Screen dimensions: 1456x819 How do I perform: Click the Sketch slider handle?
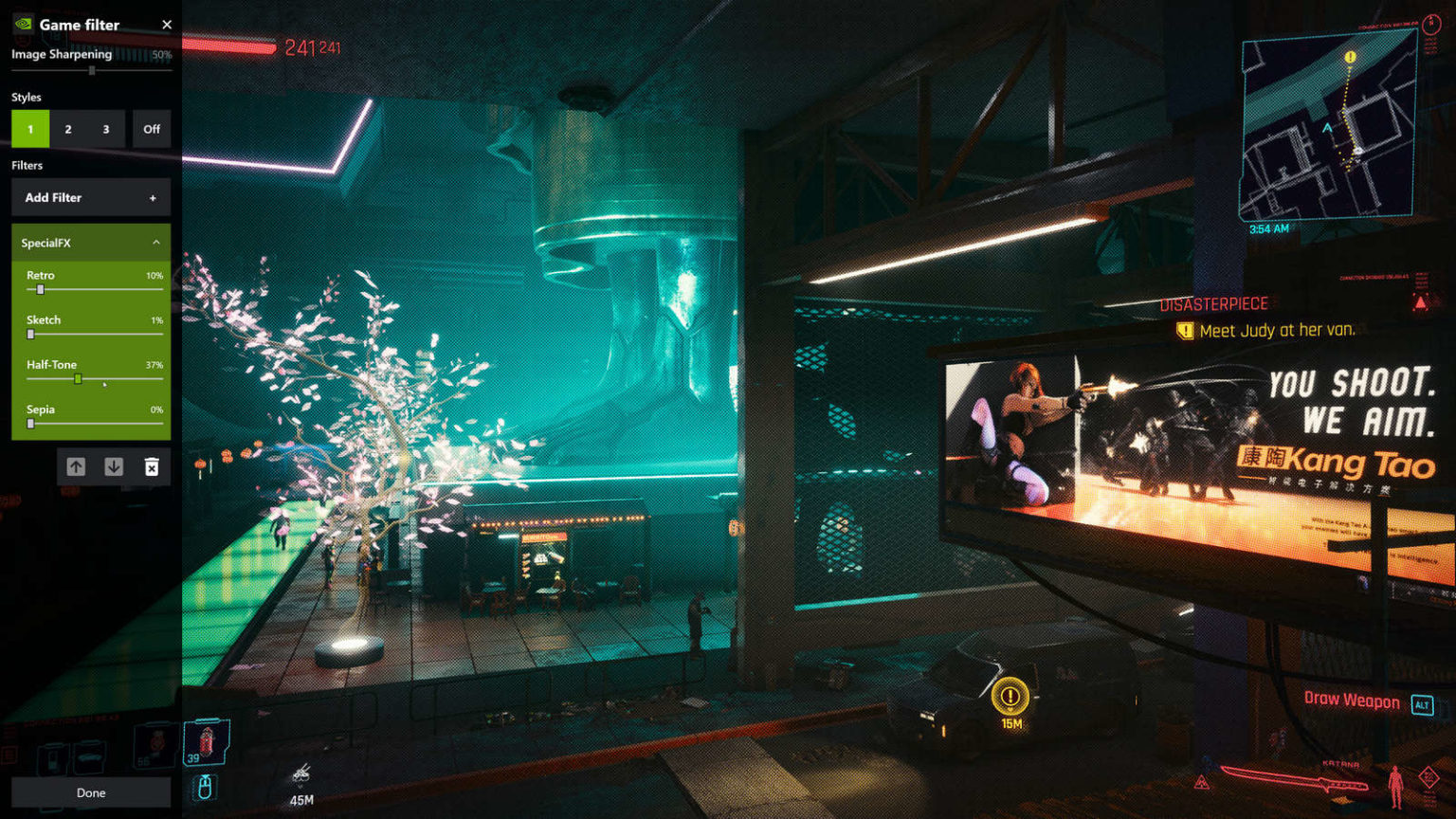(x=30, y=334)
